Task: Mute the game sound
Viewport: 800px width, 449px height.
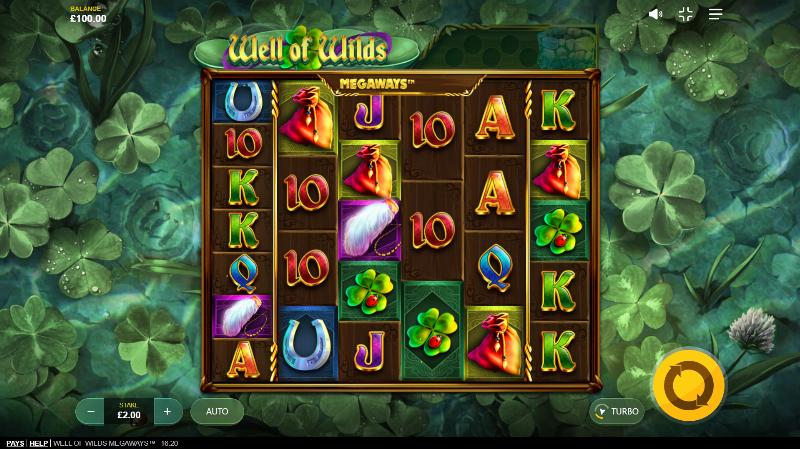Action: point(656,14)
